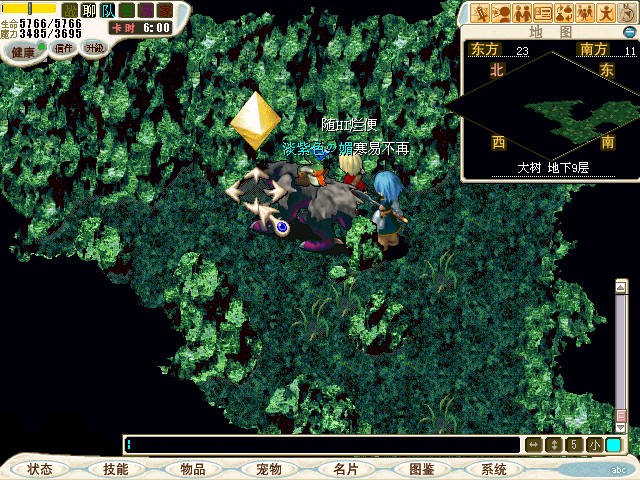Select the cyan chat color swatch
This screenshot has width=640, height=480.
(x=612, y=444)
